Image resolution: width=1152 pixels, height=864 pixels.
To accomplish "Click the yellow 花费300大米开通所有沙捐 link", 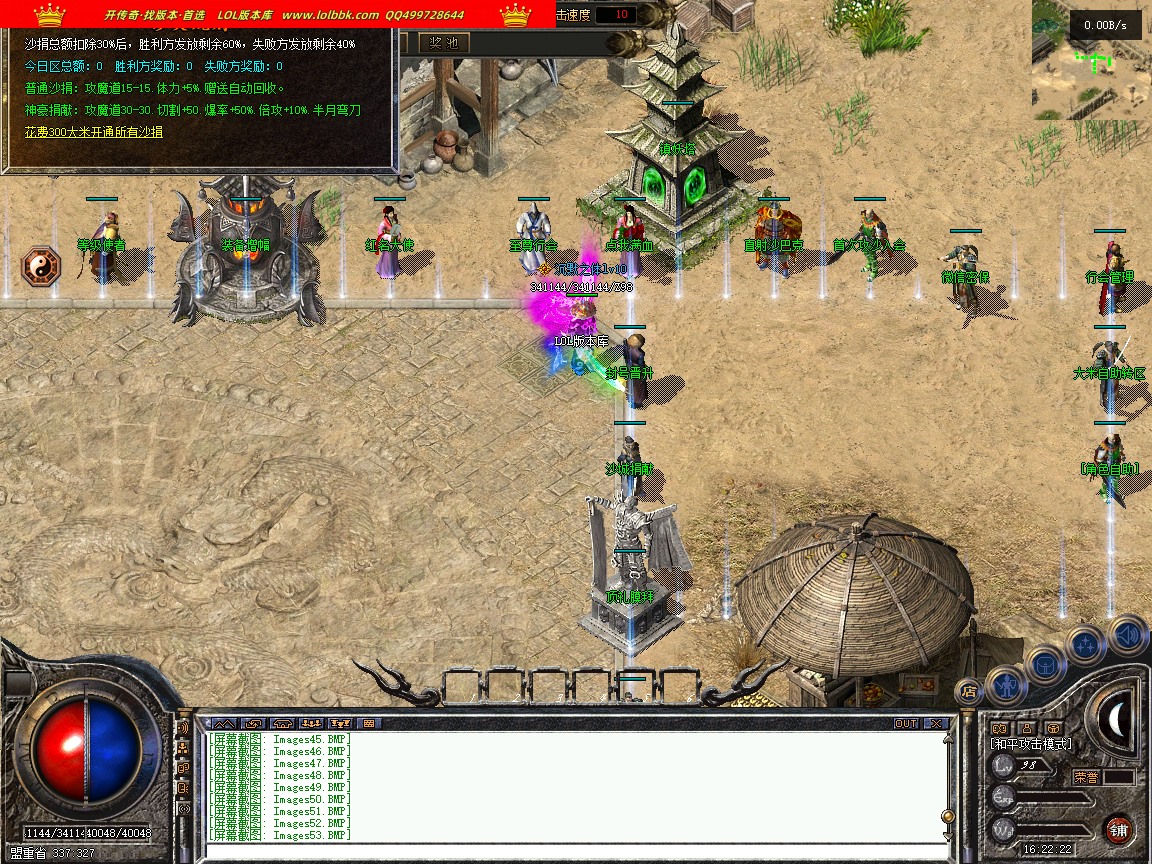I will (x=94, y=132).
